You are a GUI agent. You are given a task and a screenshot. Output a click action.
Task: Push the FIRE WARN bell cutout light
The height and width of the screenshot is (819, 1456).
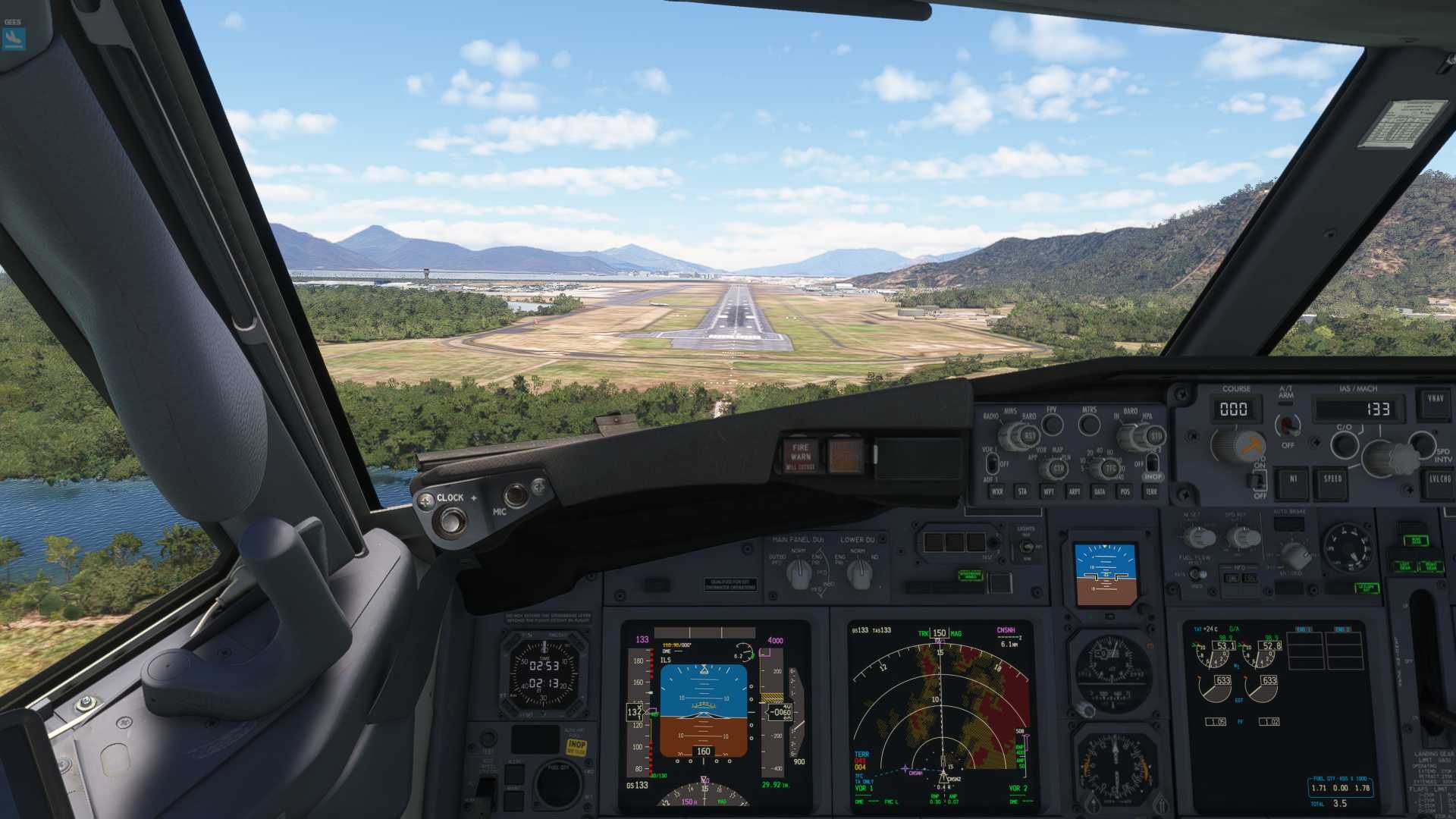tap(800, 455)
